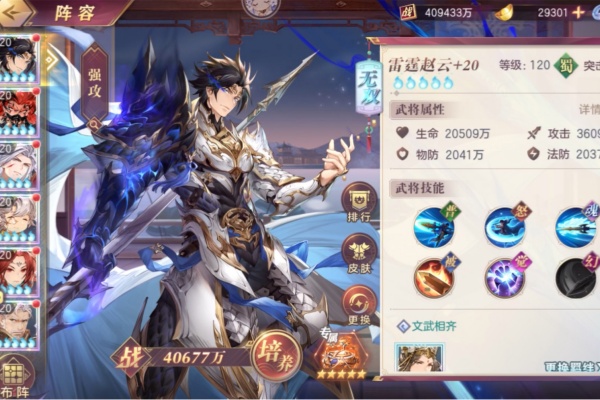Tap the 强攻 banner tag
Image resolution: width=600 pixels, height=400 pixels.
tap(93, 82)
